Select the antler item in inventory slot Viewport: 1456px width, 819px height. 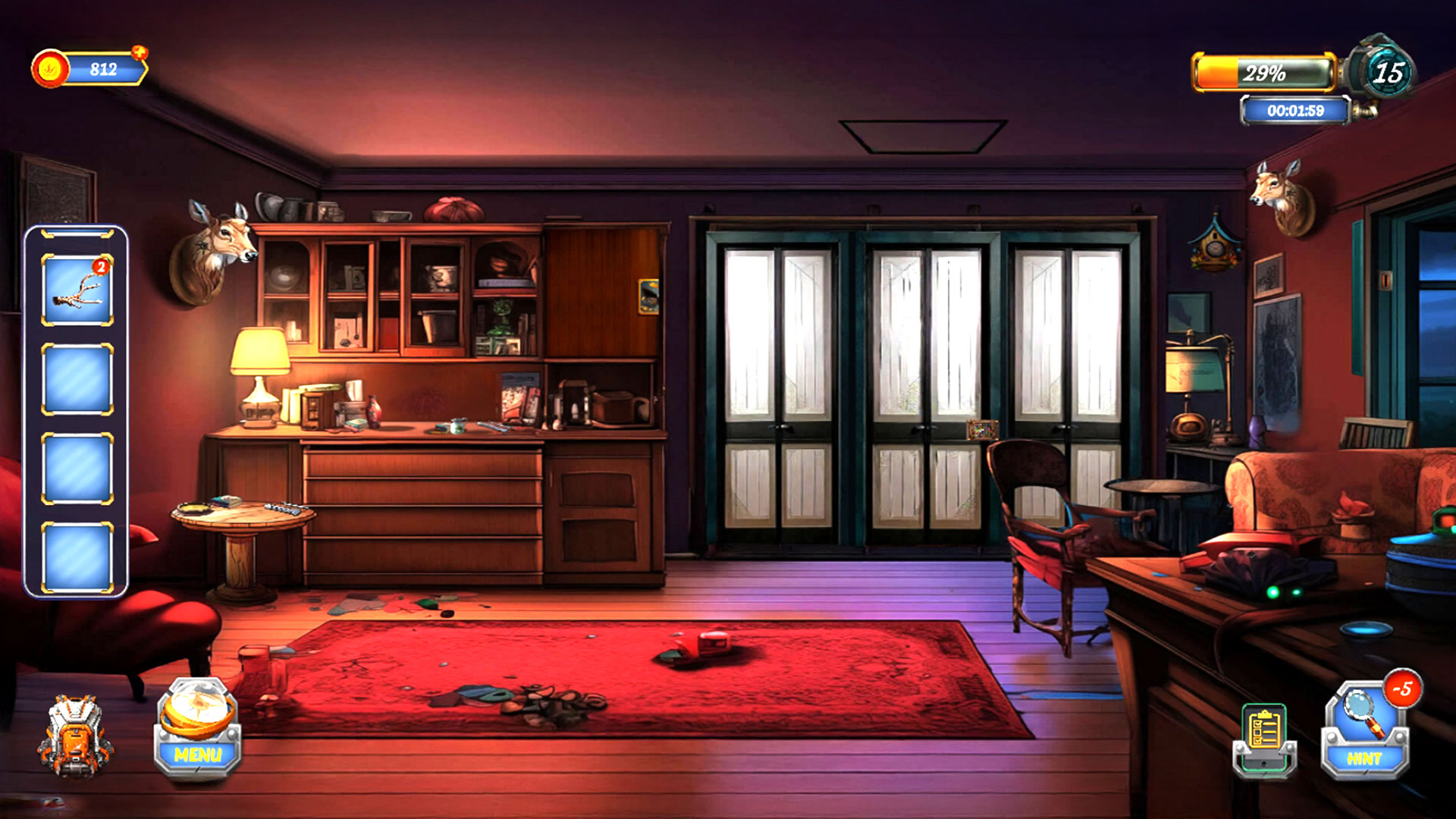(x=77, y=290)
